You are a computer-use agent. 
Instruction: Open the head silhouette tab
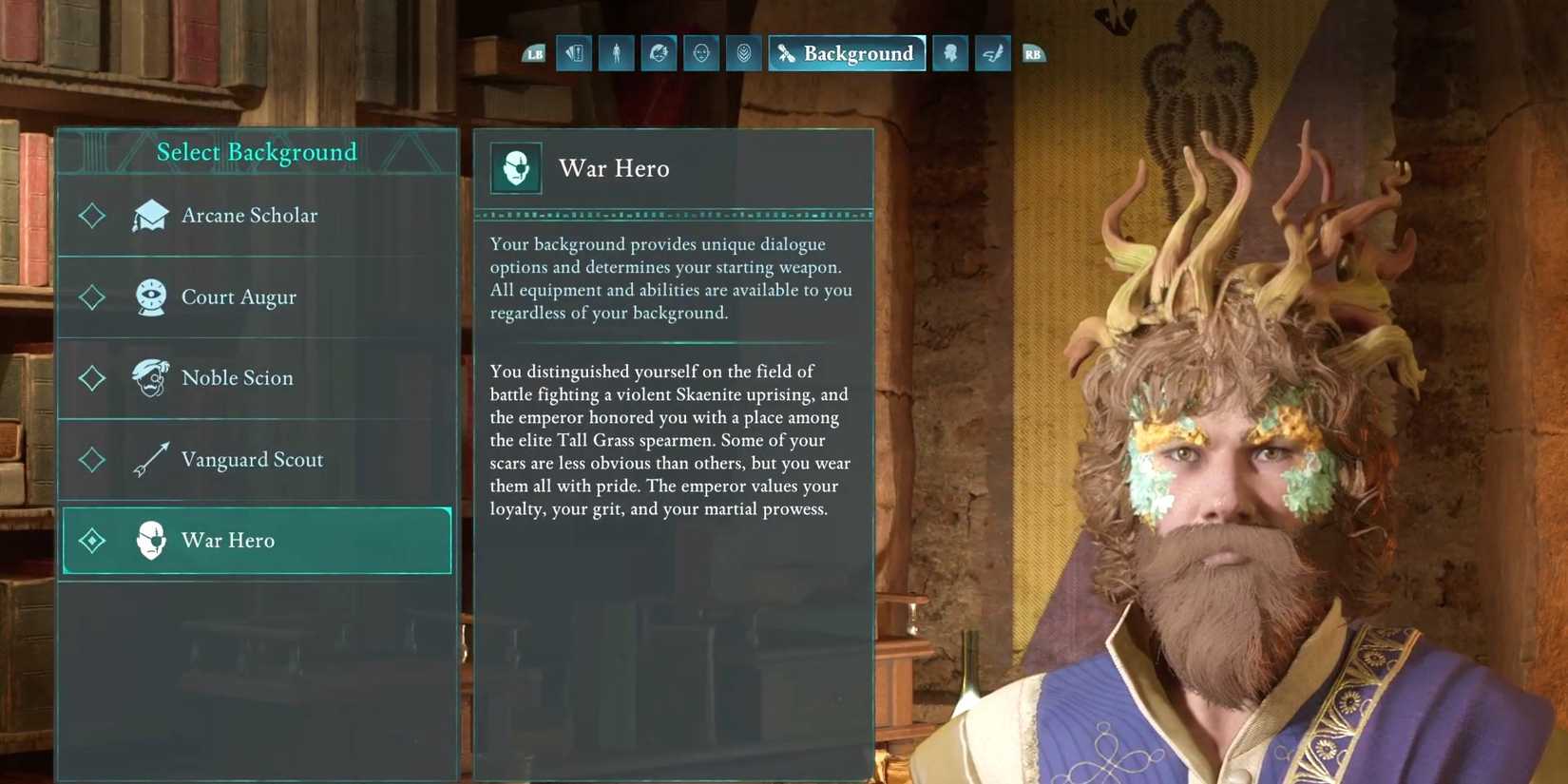coord(950,54)
